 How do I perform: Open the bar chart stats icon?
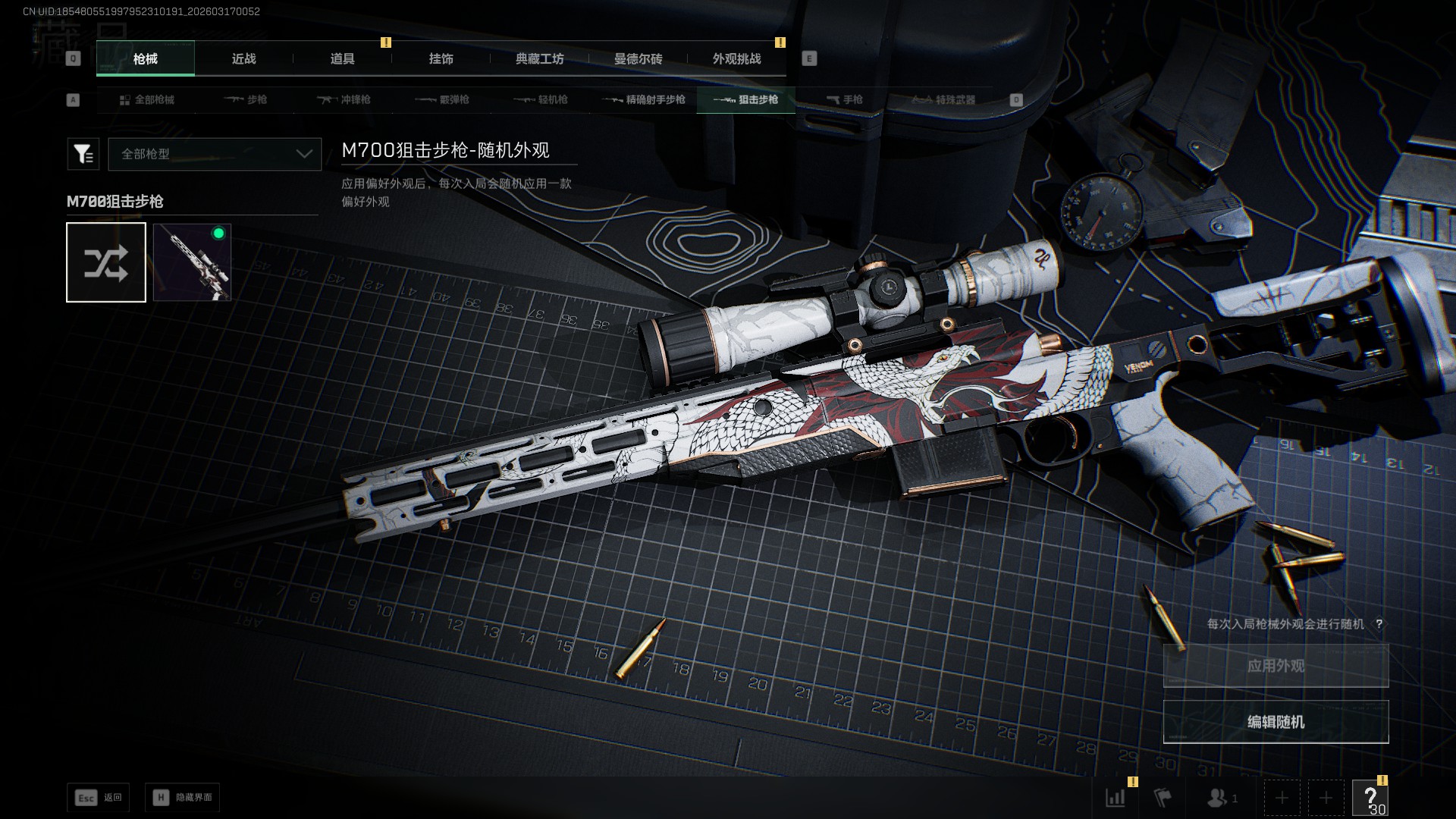1115,798
